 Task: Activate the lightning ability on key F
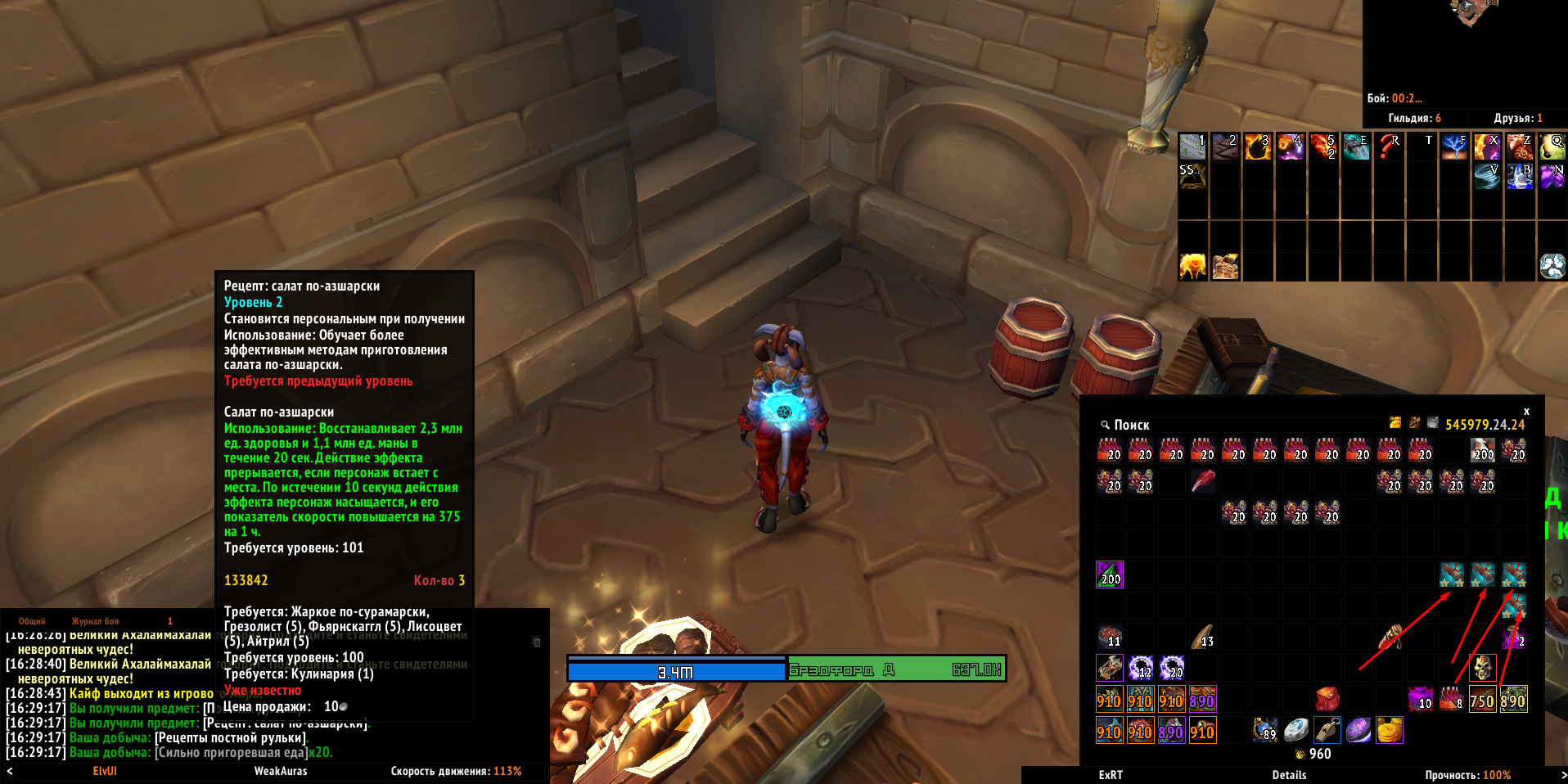1454,146
